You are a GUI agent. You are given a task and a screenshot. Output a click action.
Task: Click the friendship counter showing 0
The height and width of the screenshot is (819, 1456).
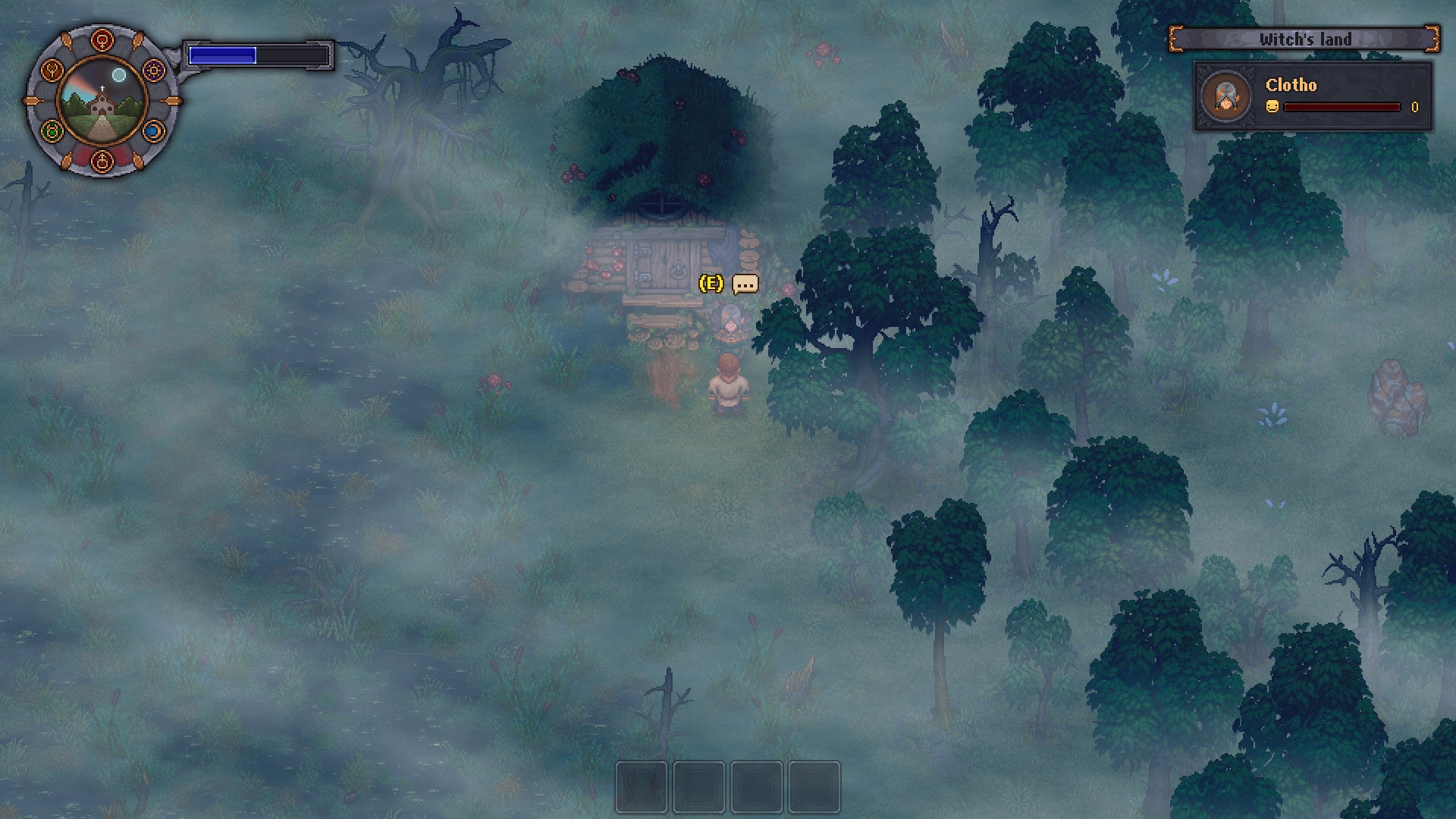point(1415,107)
